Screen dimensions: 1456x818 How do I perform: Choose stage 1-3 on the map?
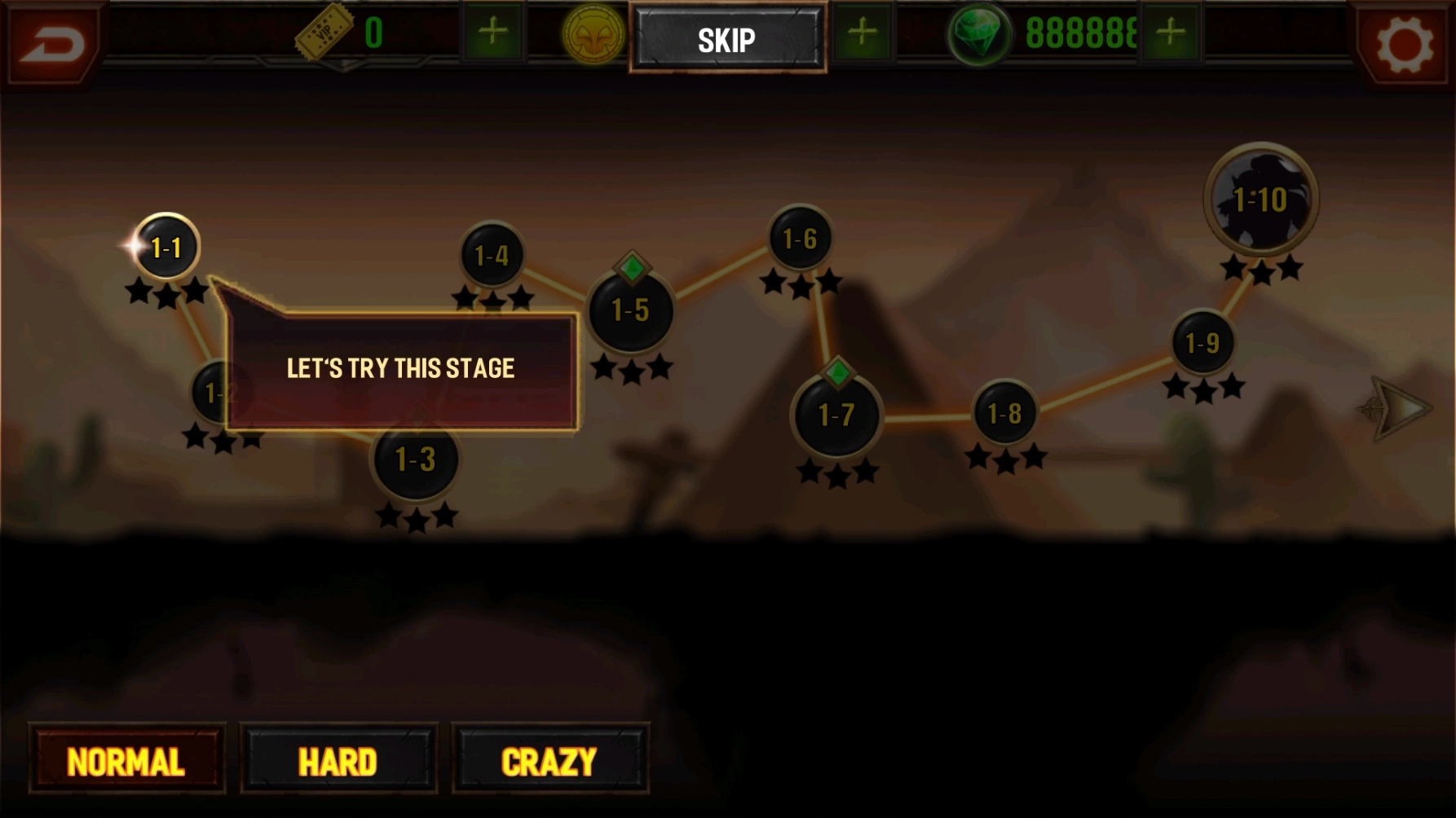[415, 460]
